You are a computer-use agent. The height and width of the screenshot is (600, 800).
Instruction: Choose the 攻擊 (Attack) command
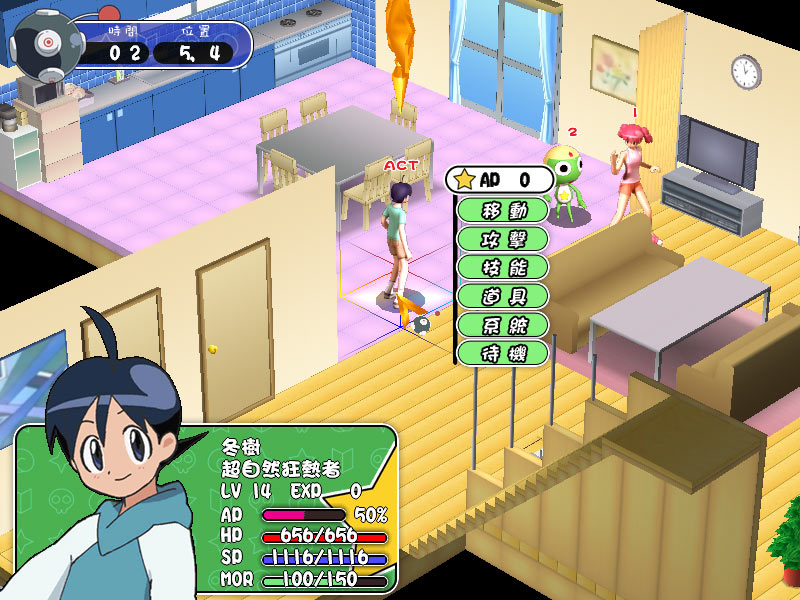(x=502, y=239)
